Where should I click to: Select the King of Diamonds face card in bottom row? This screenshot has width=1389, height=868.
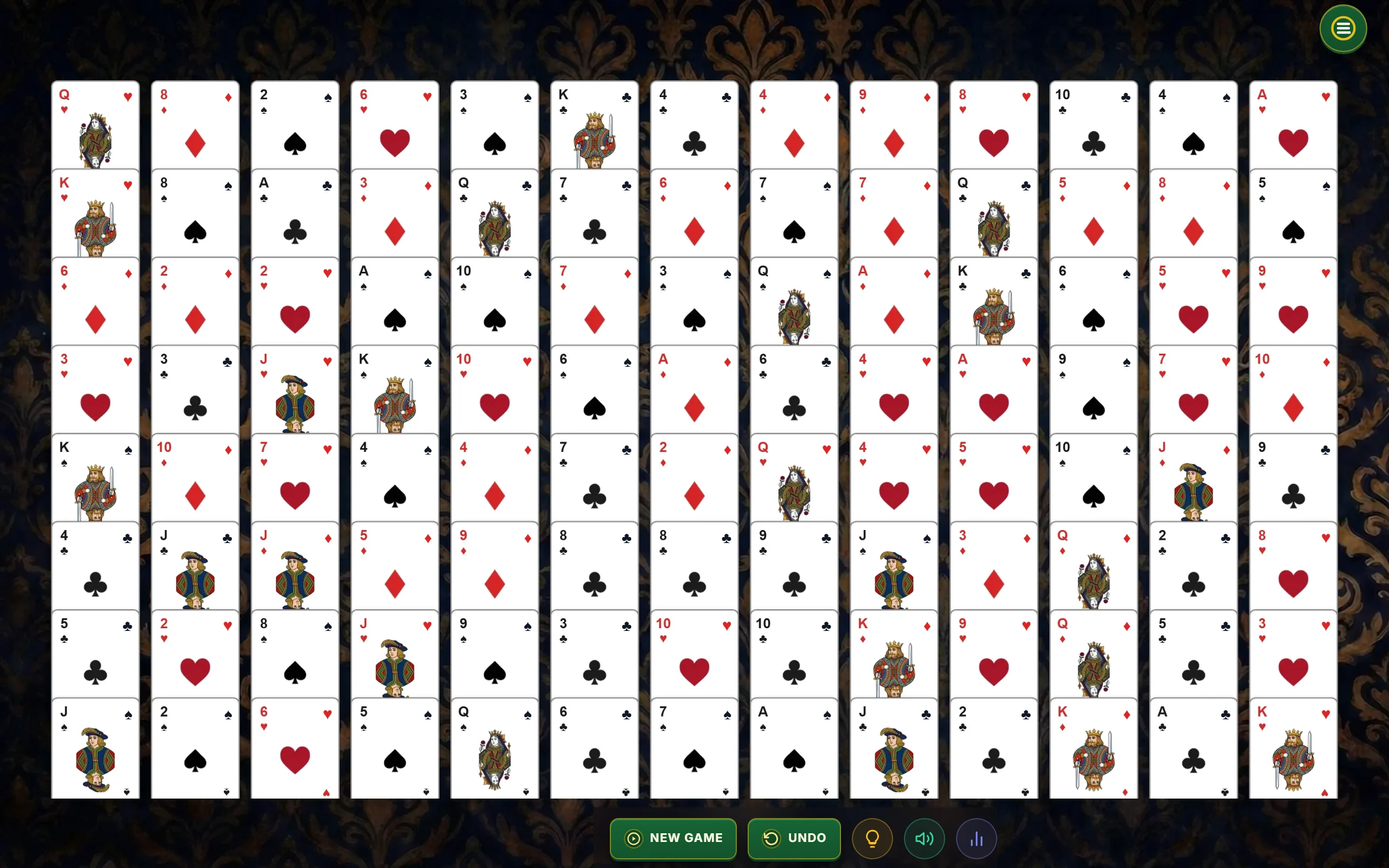pyautogui.click(x=1093, y=746)
